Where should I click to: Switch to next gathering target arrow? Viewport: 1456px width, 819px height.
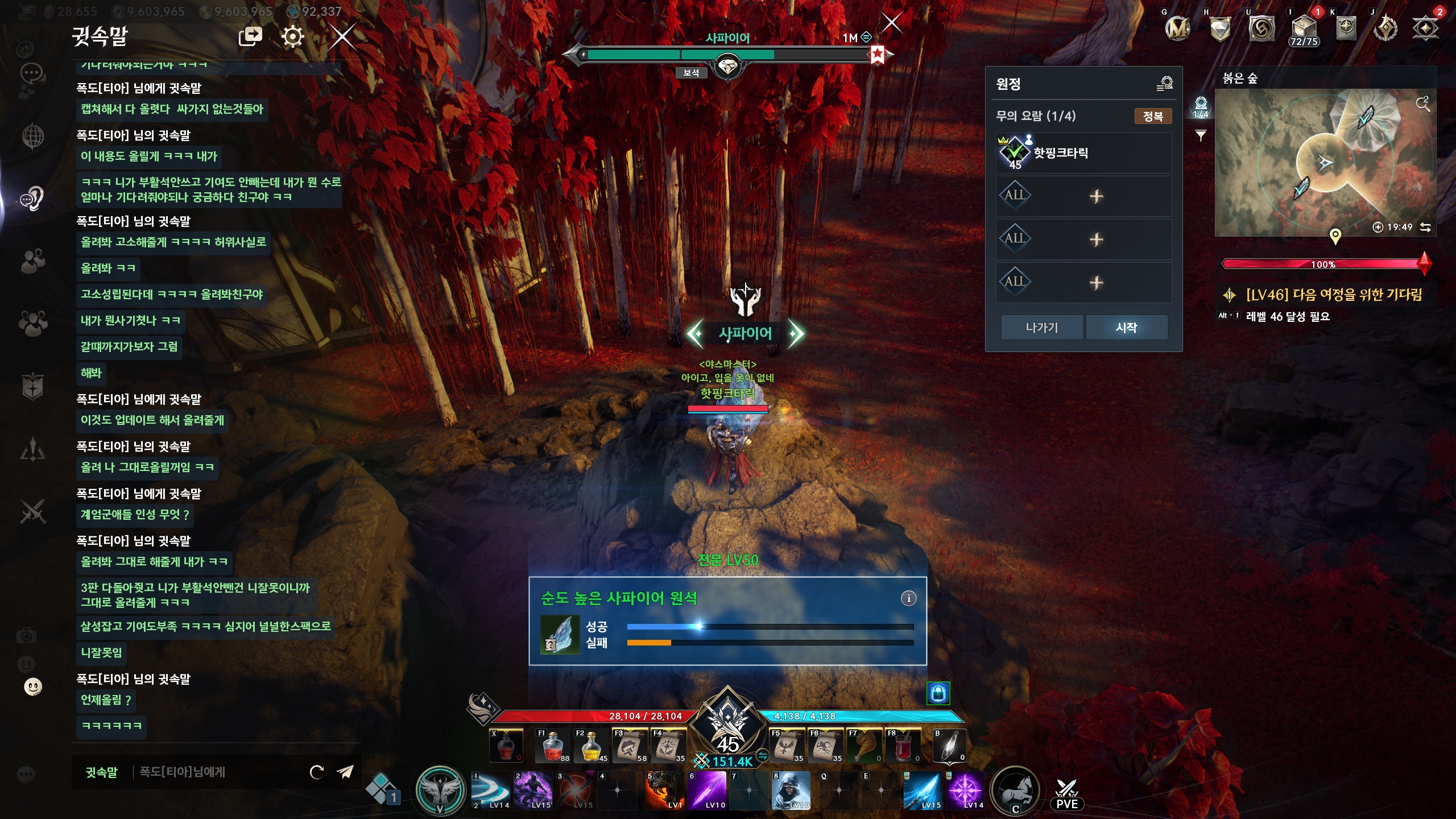796,334
